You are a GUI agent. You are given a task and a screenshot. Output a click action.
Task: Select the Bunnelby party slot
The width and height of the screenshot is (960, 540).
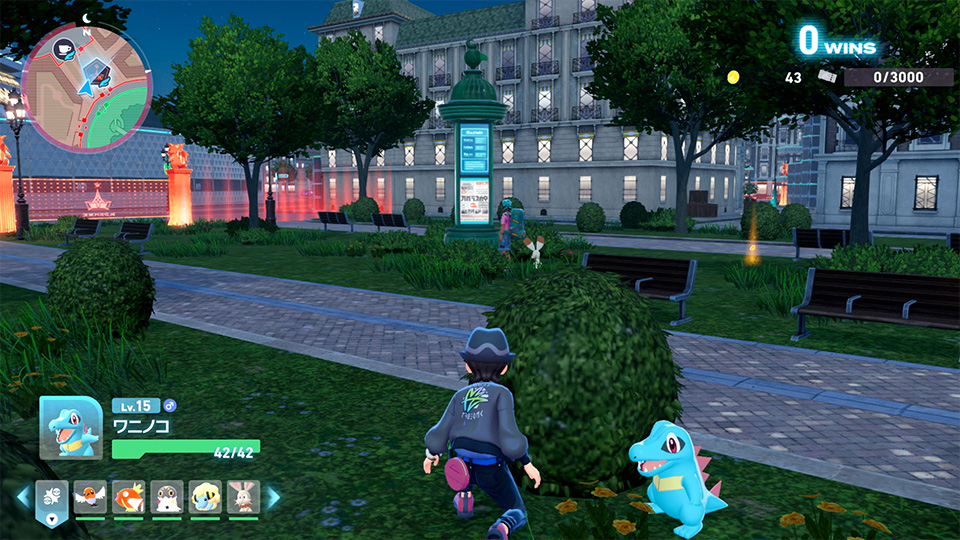243,497
